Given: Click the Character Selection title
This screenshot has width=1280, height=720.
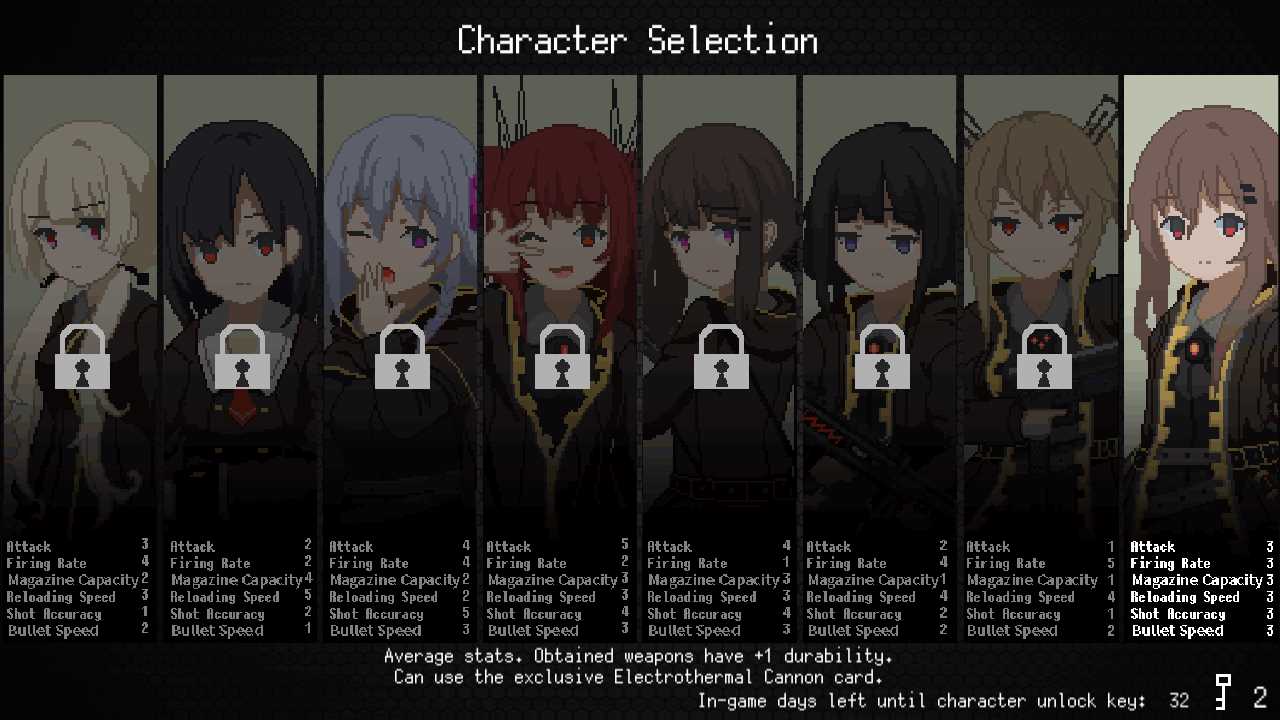Looking at the screenshot, I should [x=637, y=40].
